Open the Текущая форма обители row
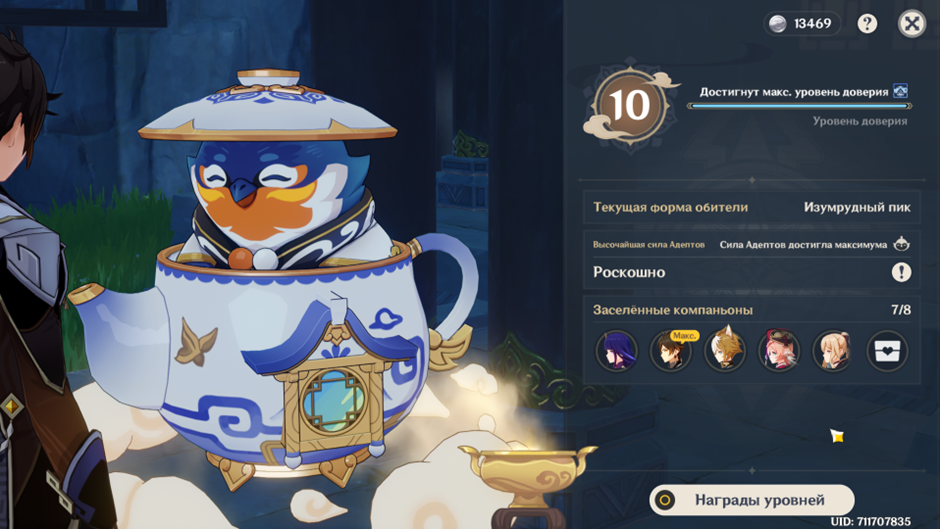Image resolution: width=940 pixels, height=529 pixels. click(x=751, y=208)
